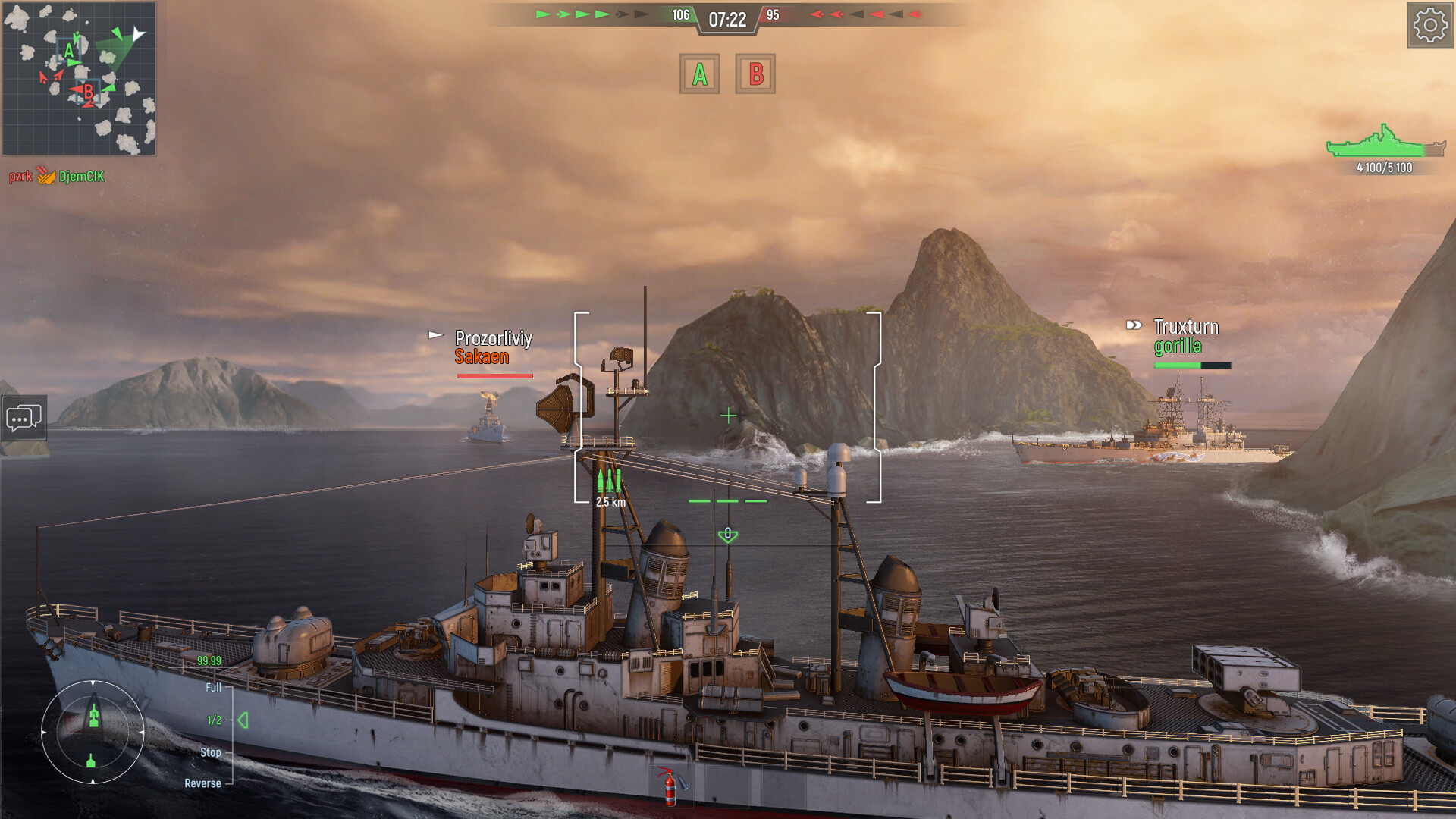Open the chat panel
This screenshot has width=1456, height=819.
[24, 418]
